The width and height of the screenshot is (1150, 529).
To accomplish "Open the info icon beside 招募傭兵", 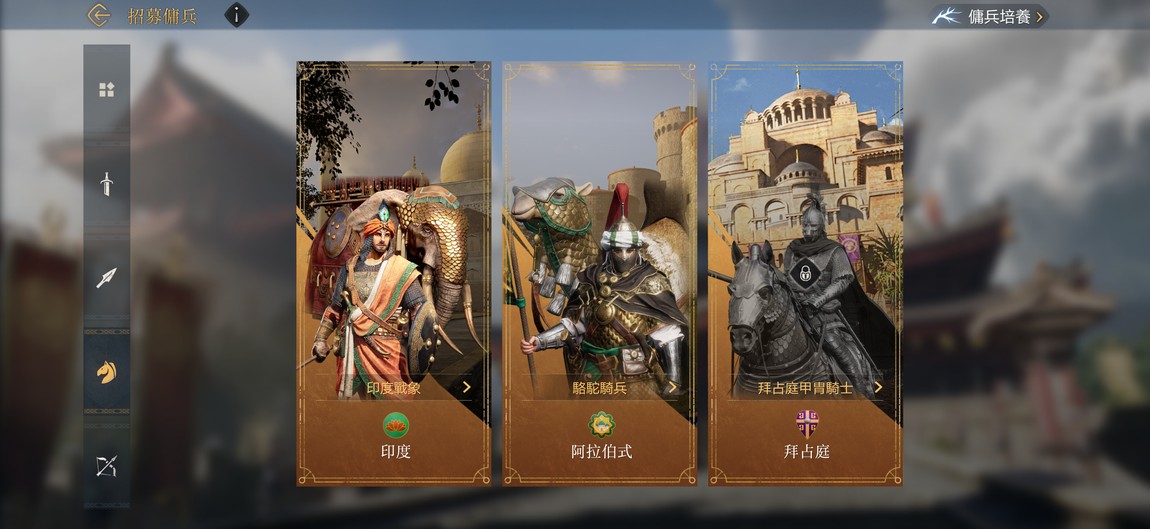I will (x=236, y=15).
